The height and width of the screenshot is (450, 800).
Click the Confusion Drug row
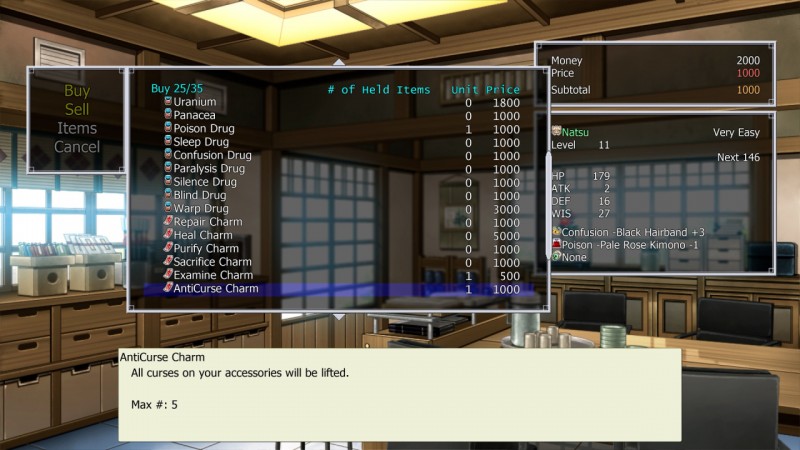coord(212,155)
